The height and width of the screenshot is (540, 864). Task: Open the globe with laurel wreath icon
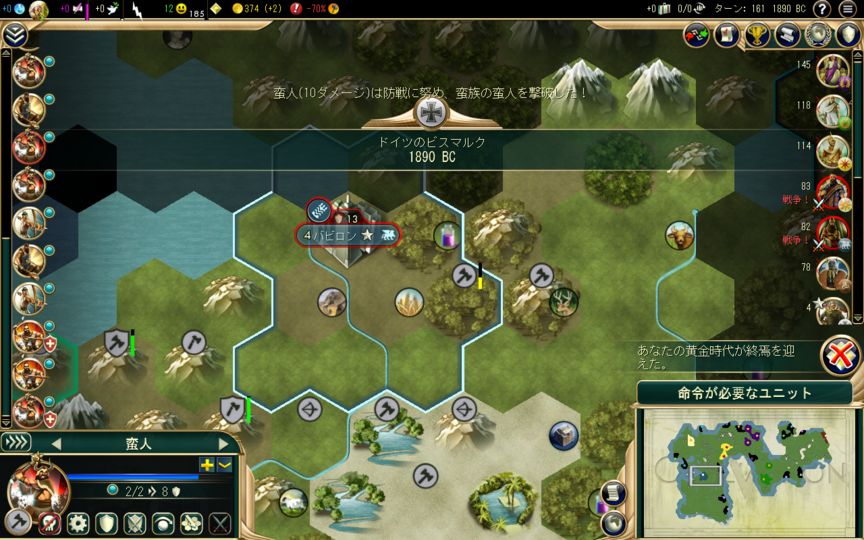point(819,35)
